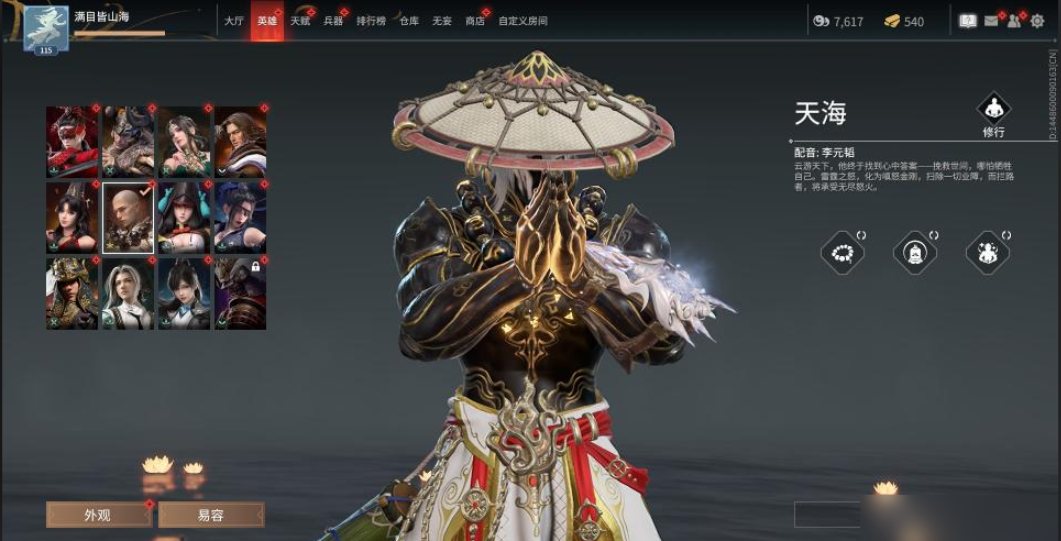Viewport: 1061px width, 541px height.
Task: Choose the locked samurai hero portrait
Action: 240,293
